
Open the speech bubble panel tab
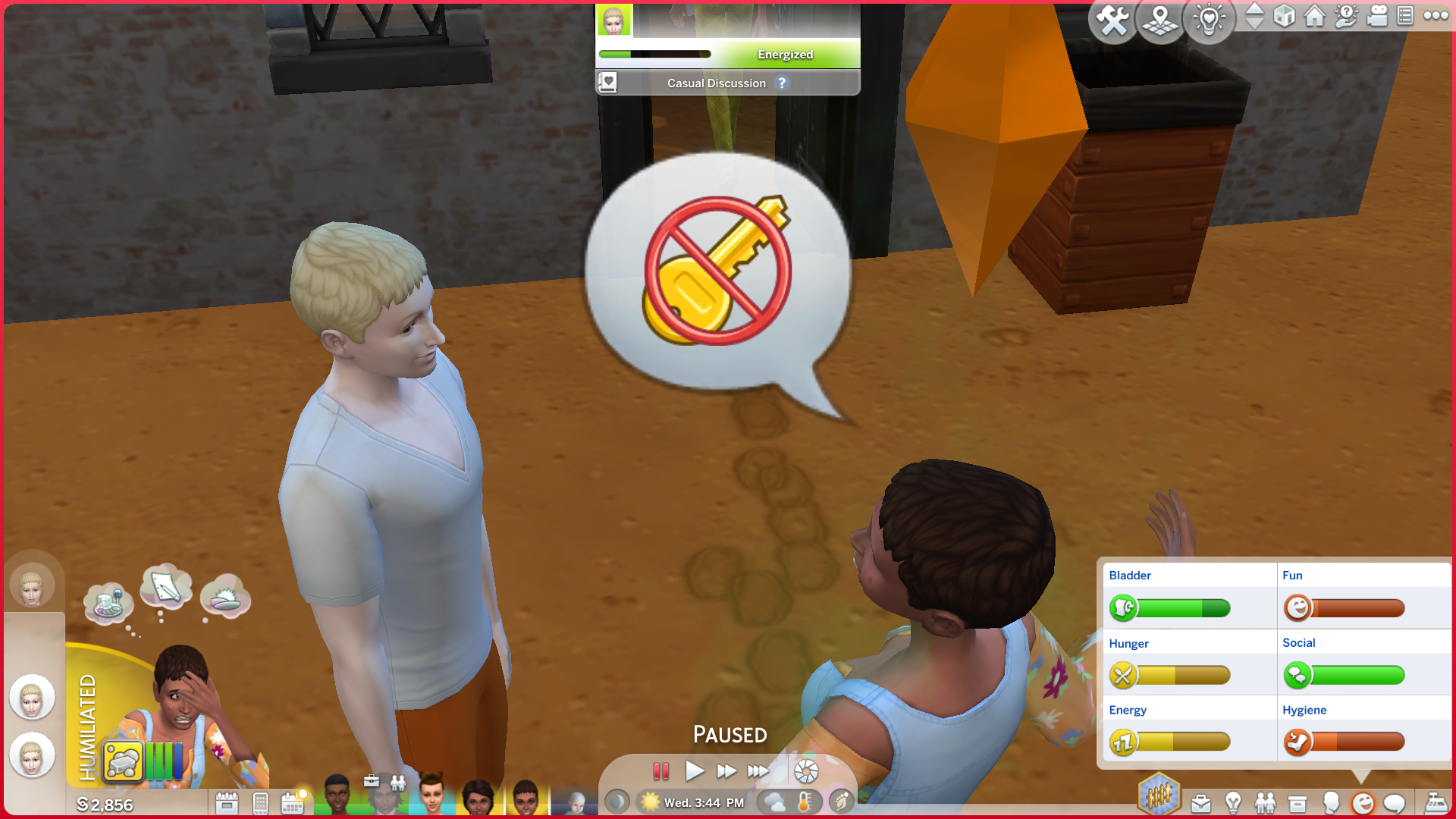(x=1395, y=803)
